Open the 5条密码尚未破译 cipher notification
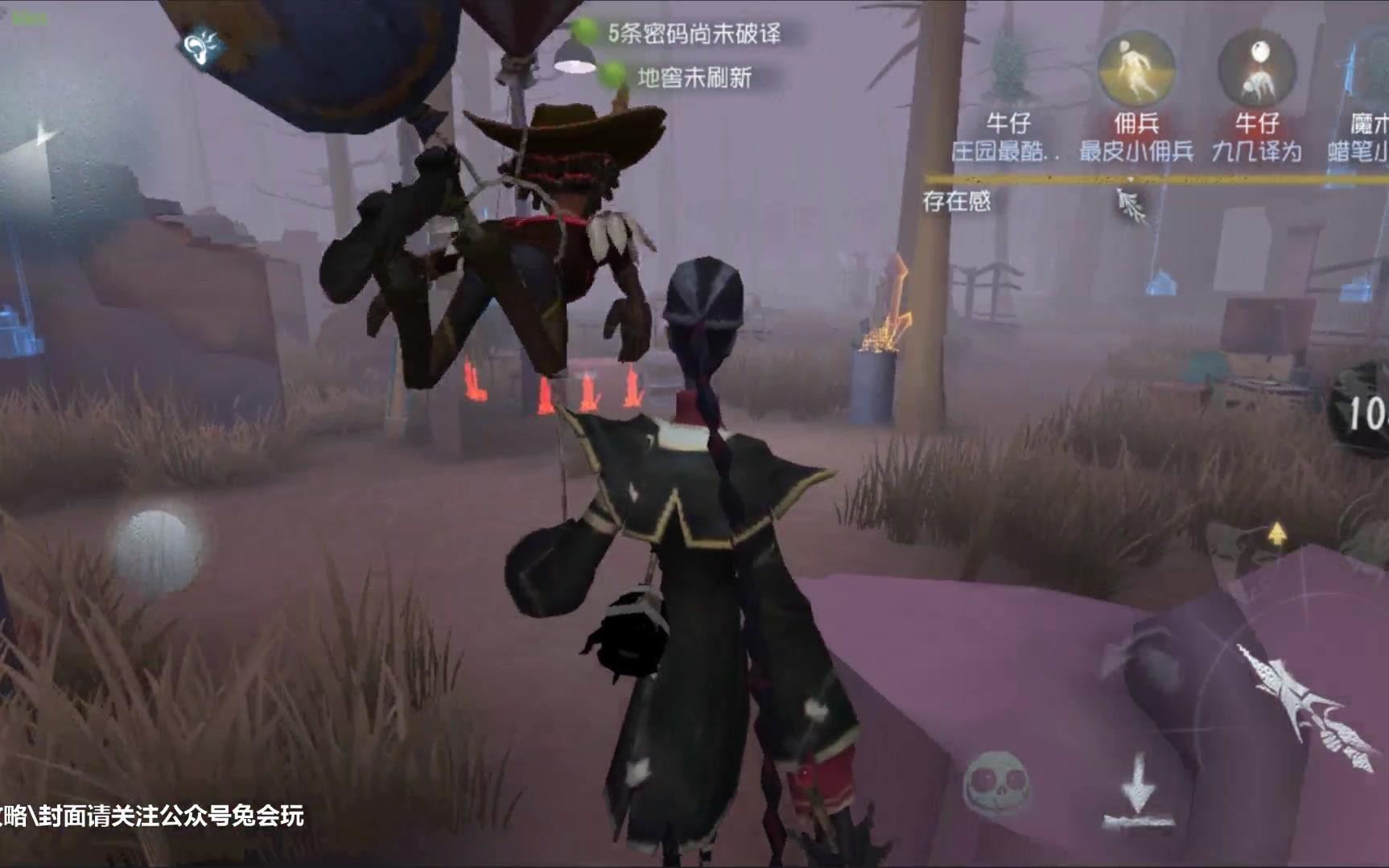The height and width of the screenshot is (868, 1389). click(x=694, y=35)
